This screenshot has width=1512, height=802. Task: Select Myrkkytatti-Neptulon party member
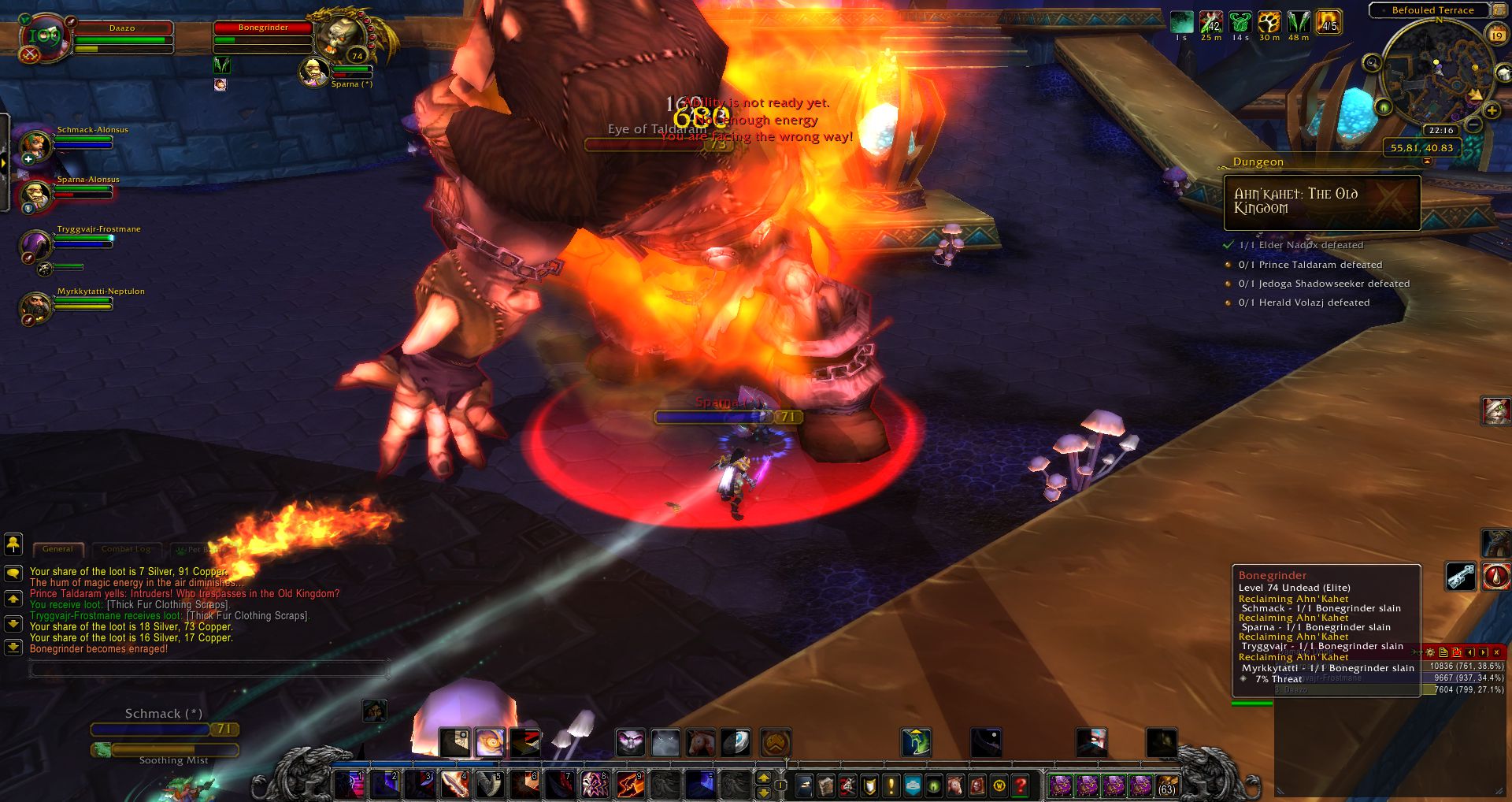(x=35, y=306)
